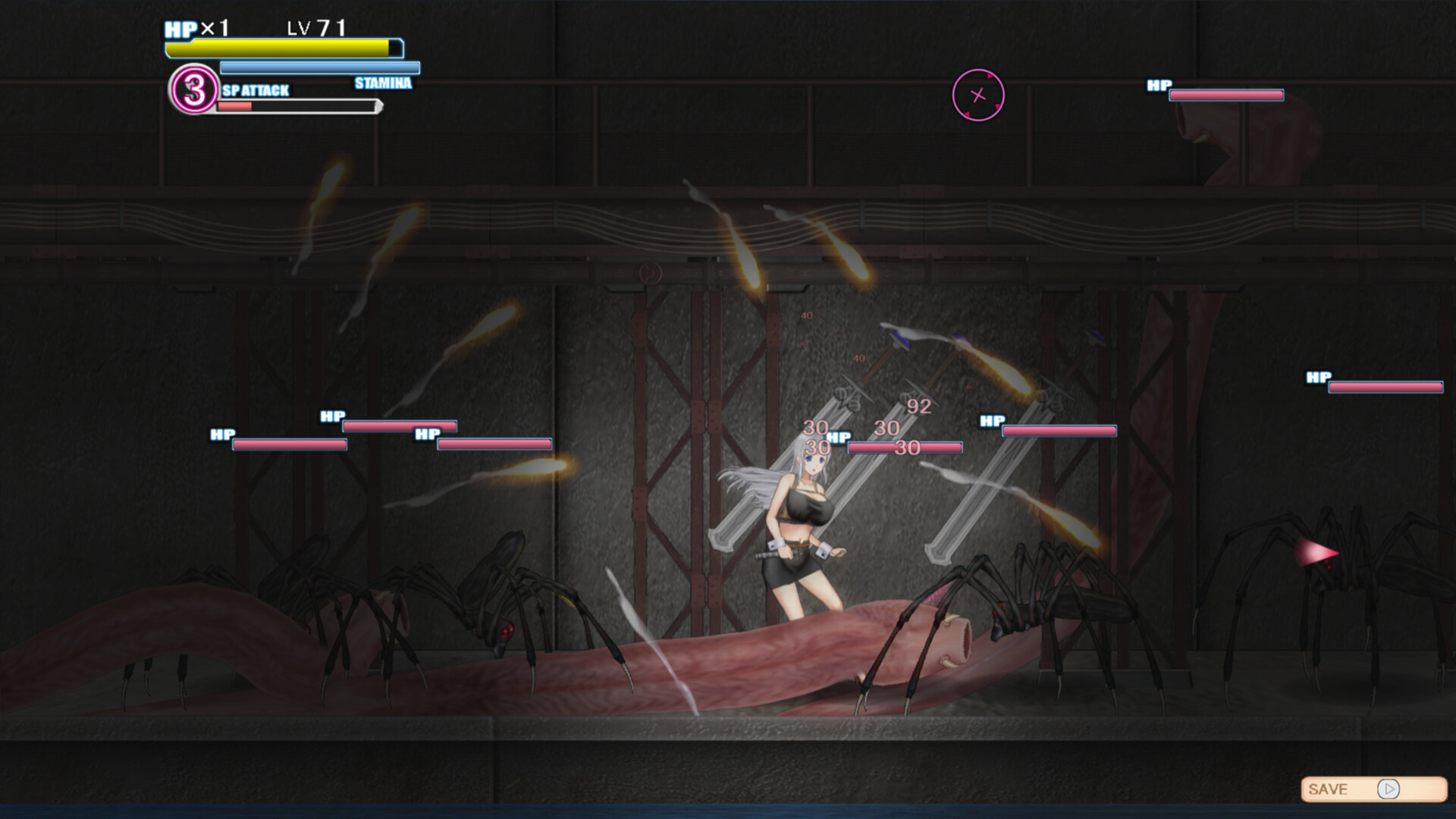Click the blue STAMINA bar

[x=318, y=67]
